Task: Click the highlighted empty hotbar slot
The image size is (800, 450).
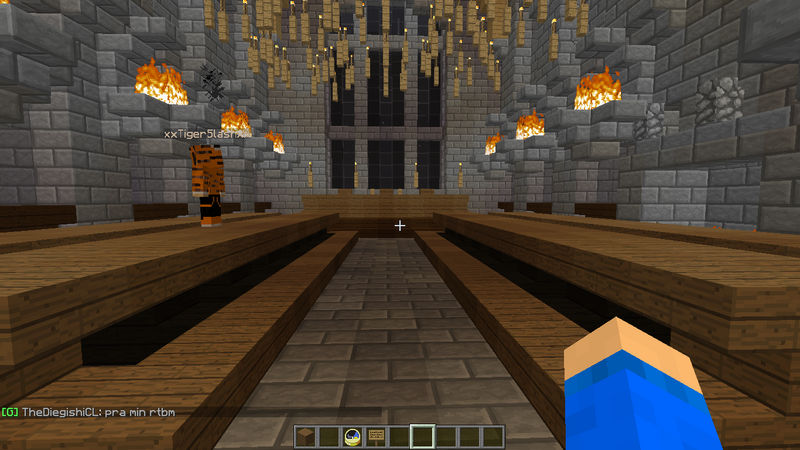Action: (423, 437)
